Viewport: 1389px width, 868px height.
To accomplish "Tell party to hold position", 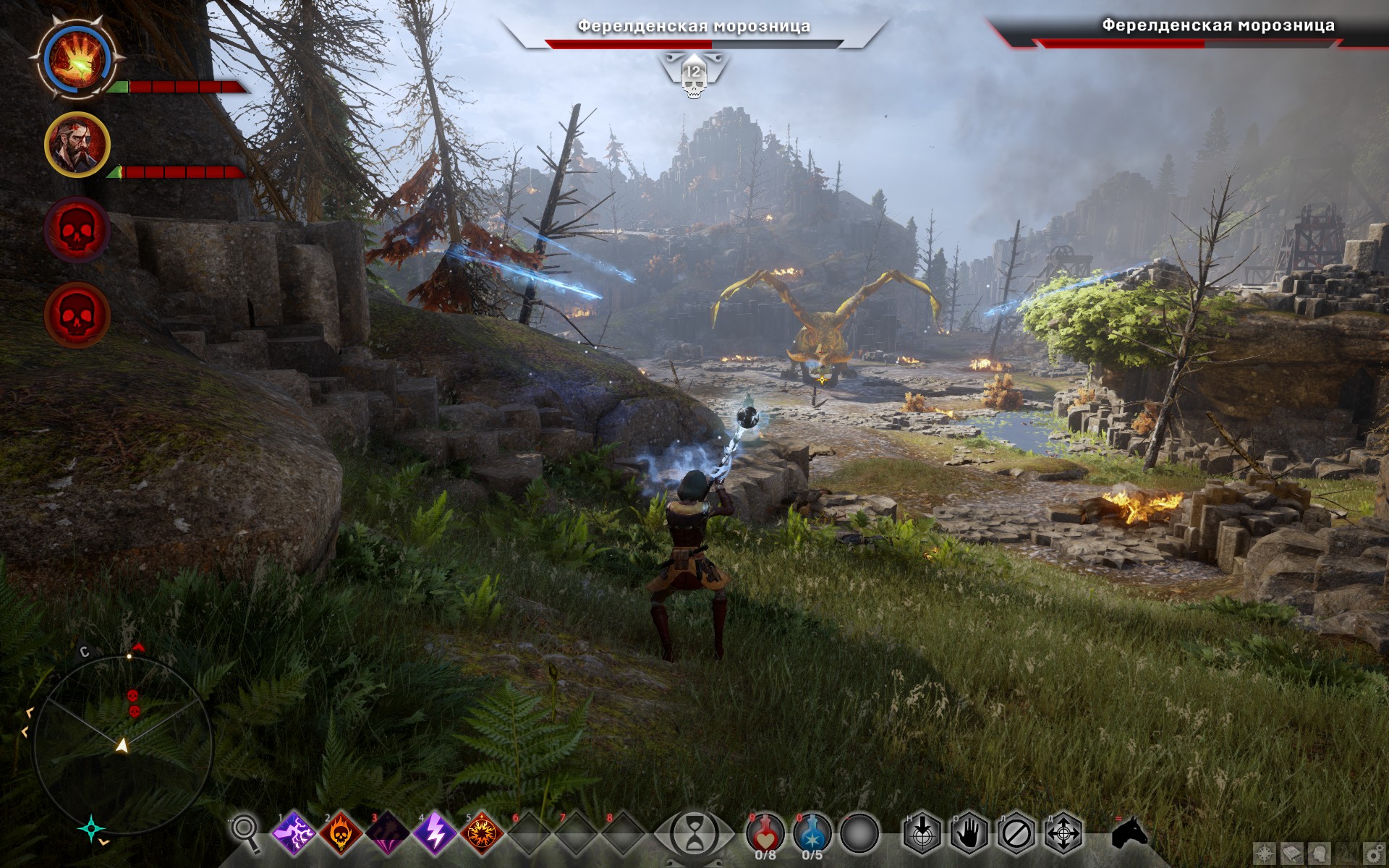I will [x=969, y=834].
